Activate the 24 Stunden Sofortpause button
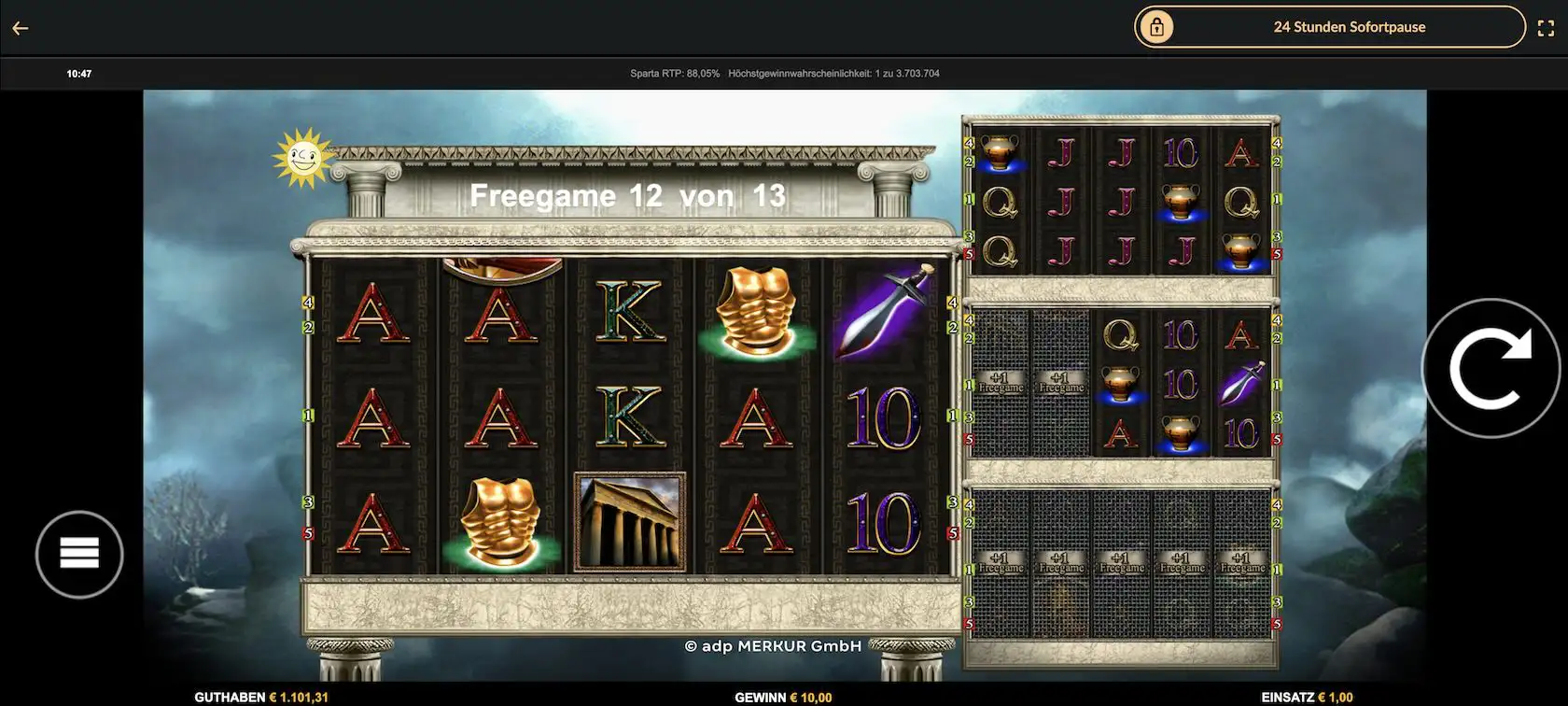 (1329, 27)
